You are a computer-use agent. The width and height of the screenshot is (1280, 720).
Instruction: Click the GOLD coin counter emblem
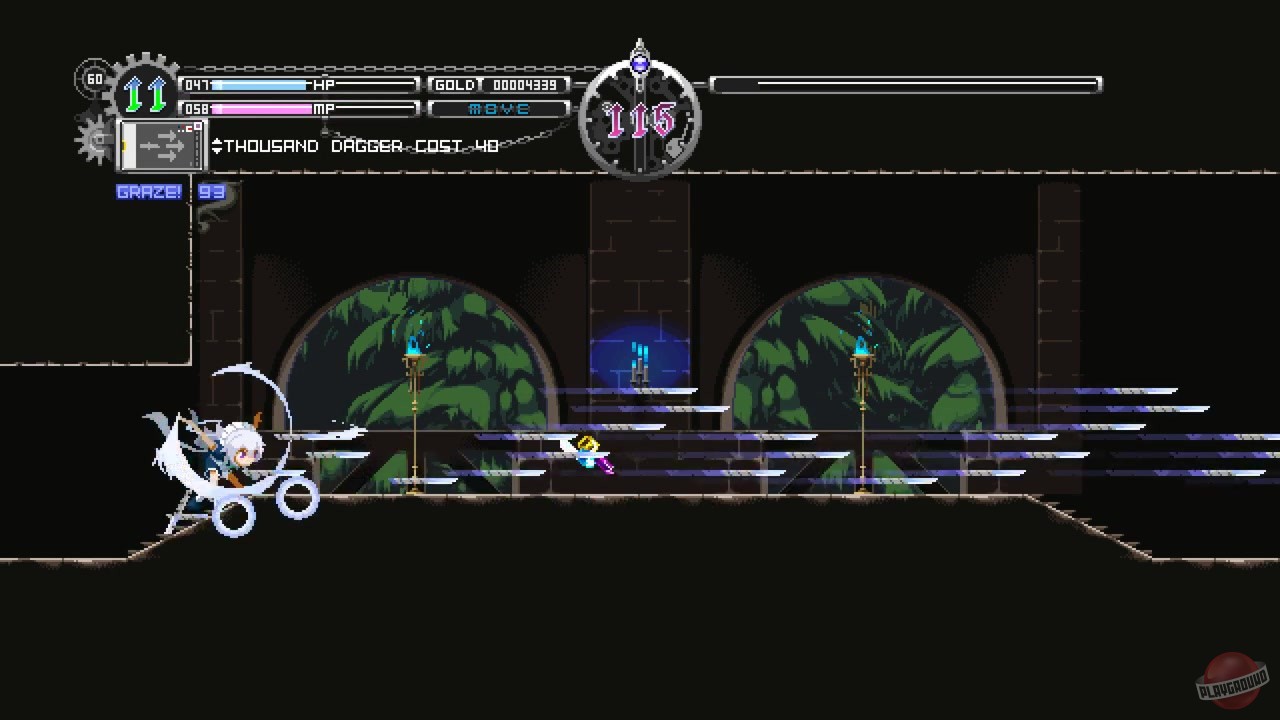point(455,85)
